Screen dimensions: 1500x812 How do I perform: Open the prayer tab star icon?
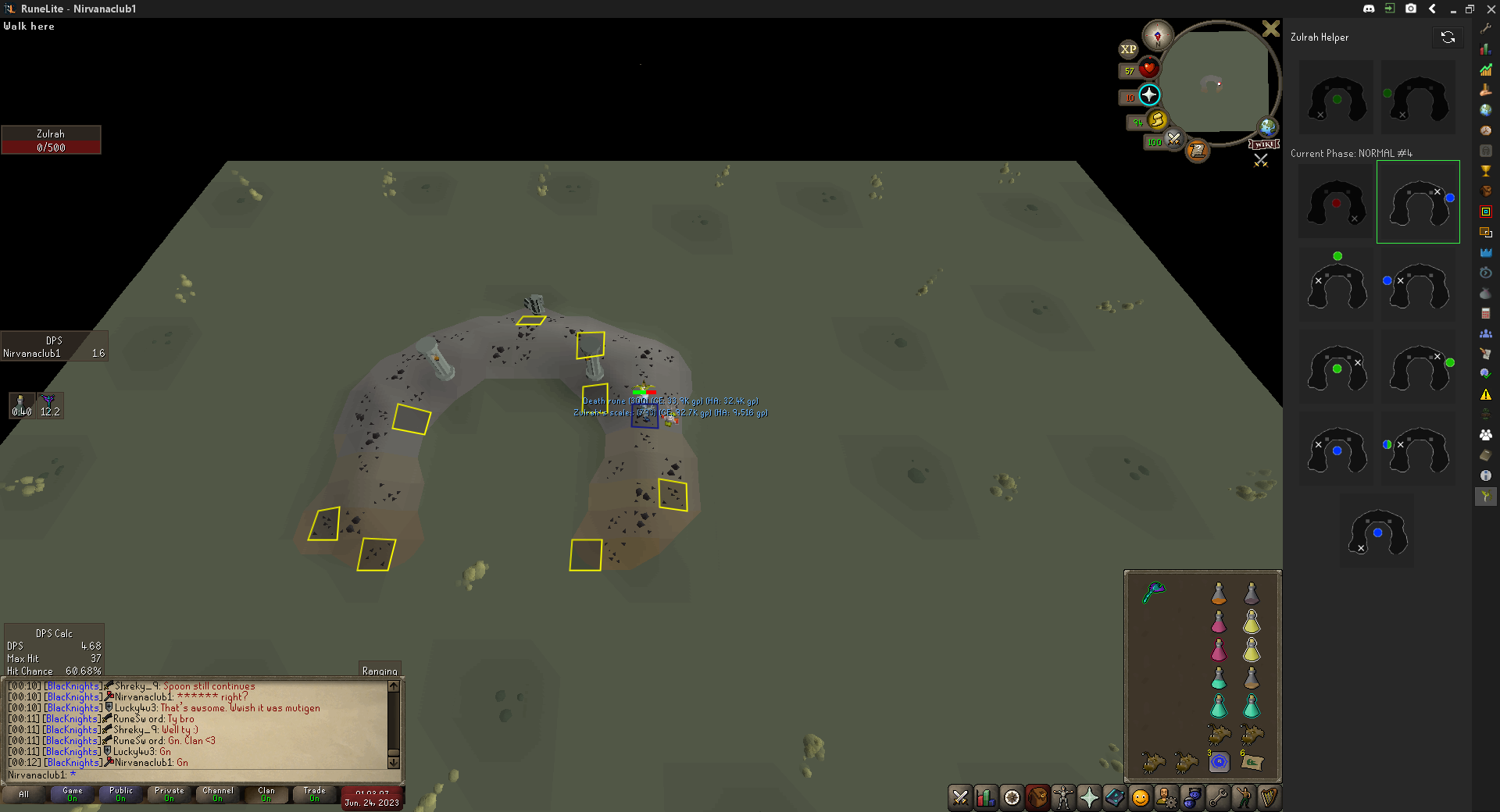click(1088, 798)
